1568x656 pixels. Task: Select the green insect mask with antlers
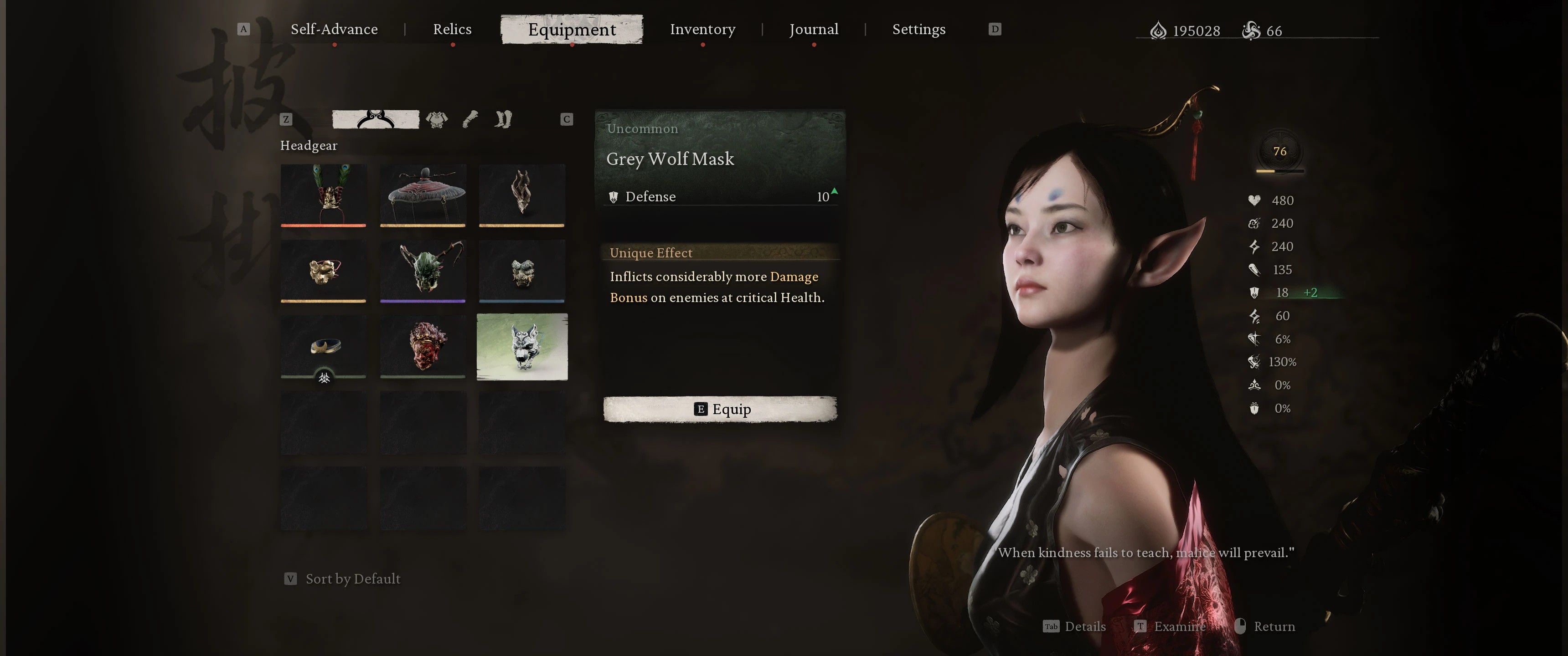point(423,271)
